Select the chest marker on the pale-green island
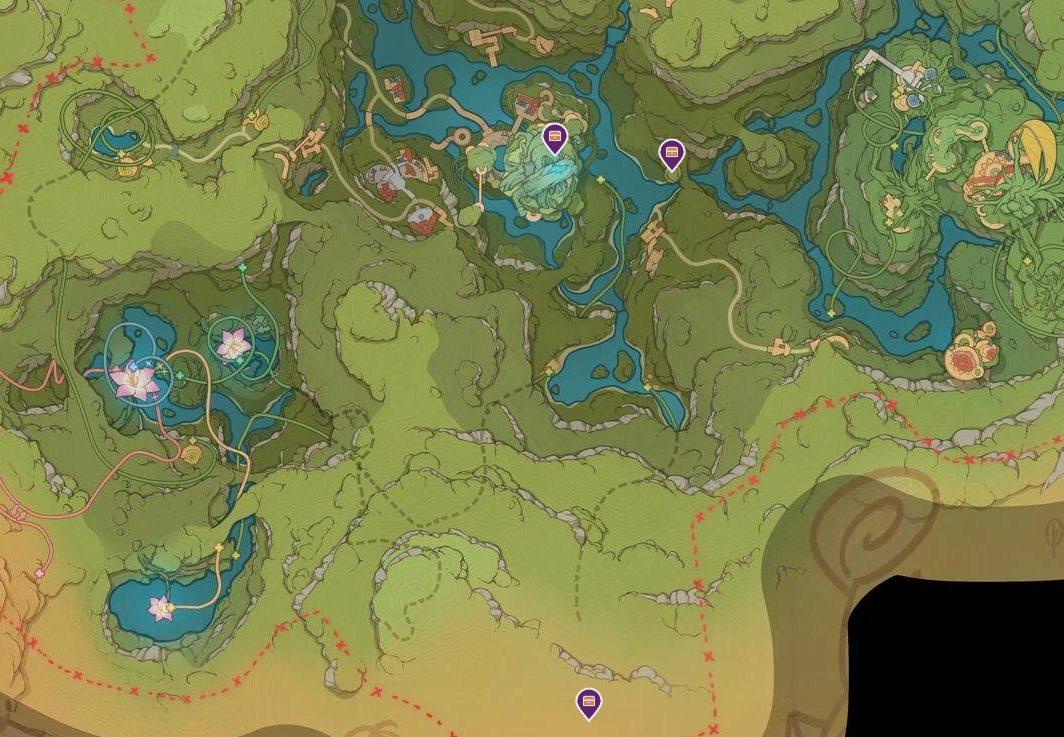1064x737 pixels. (554, 138)
